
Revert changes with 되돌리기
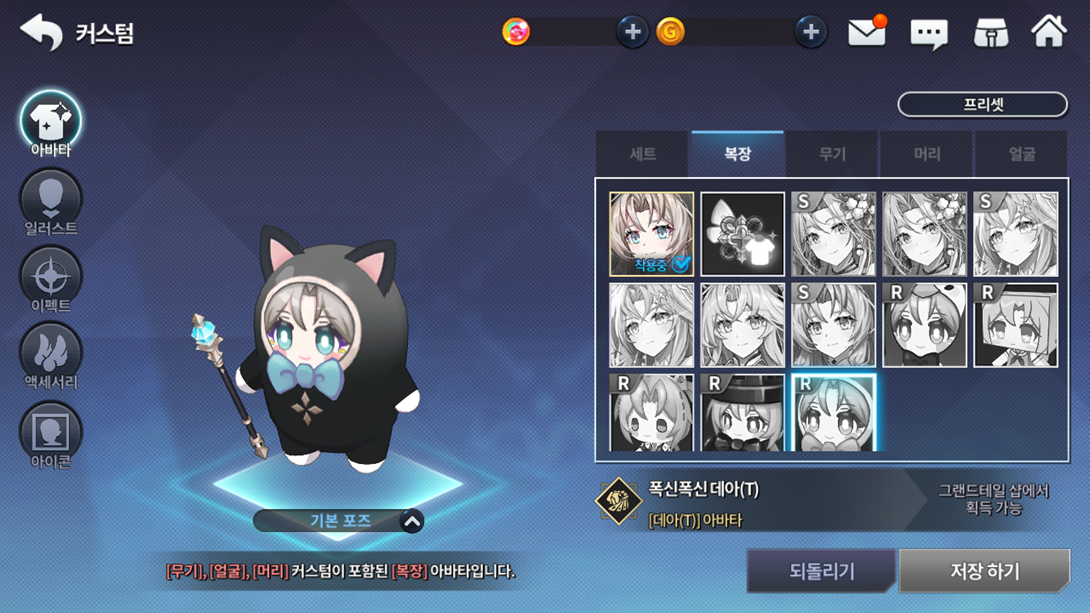821,571
